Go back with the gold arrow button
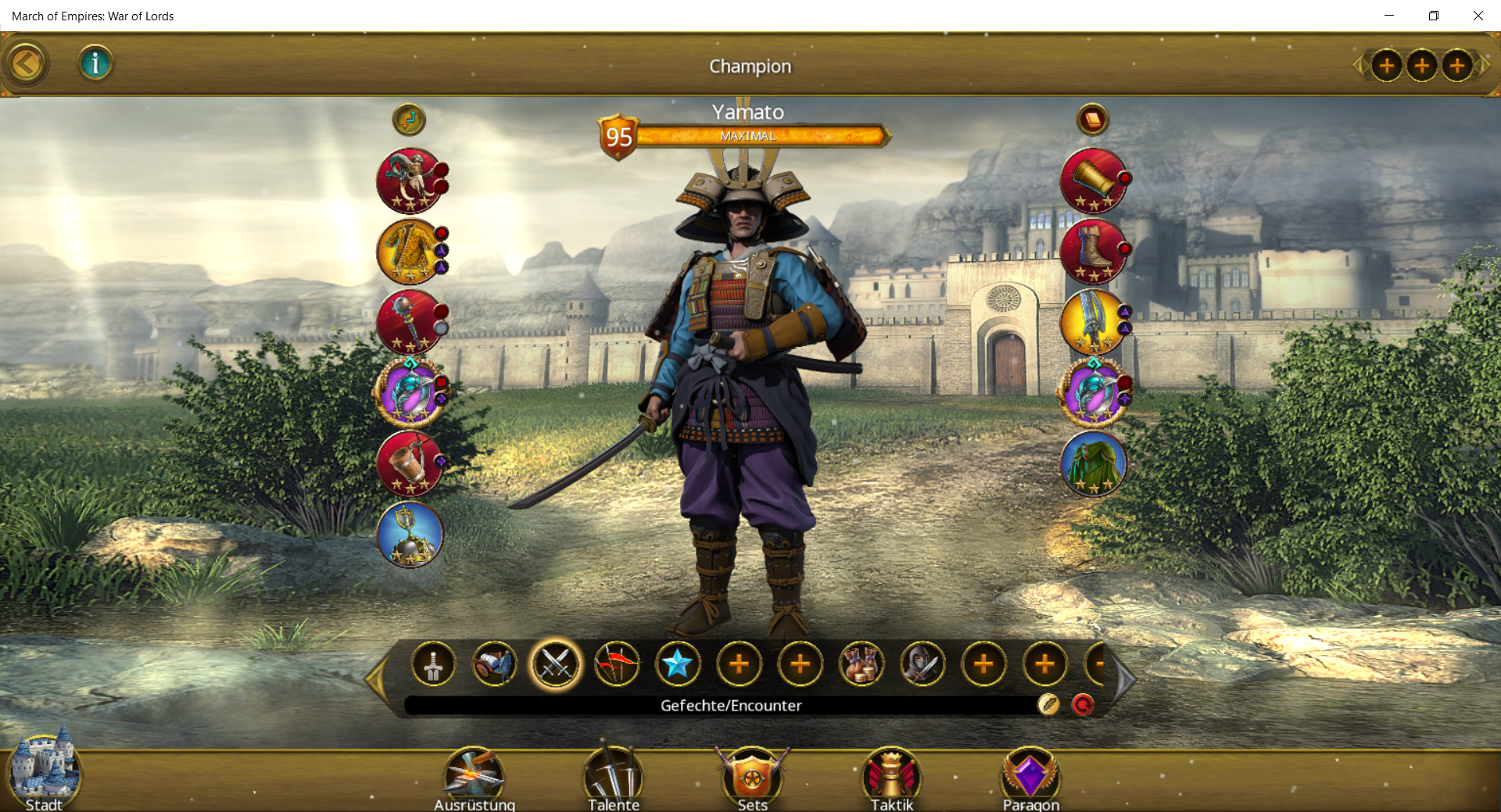This screenshot has width=1501, height=812. (x=26, y=64)
